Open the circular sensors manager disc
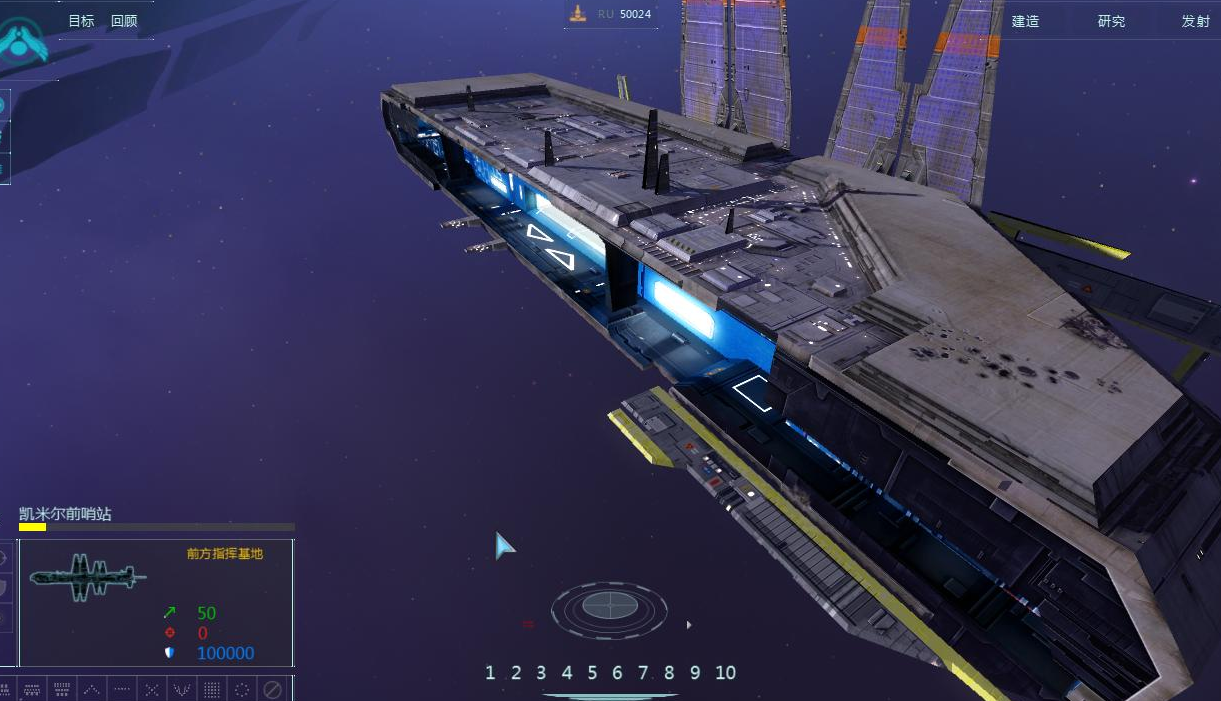This screenshot has width=1221, height=701. tap(609, 606)
